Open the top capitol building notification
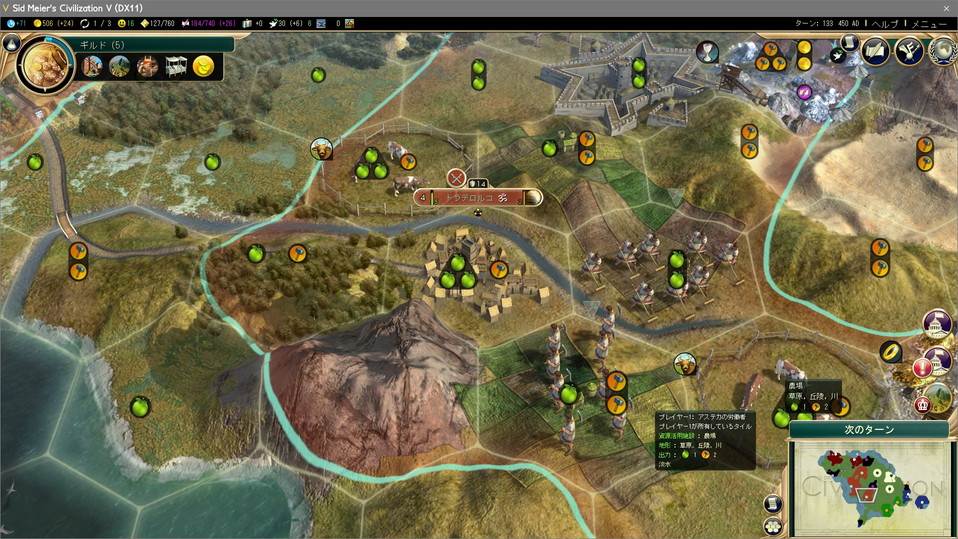Screen dimensions: 958x539 tap(937, 324)
